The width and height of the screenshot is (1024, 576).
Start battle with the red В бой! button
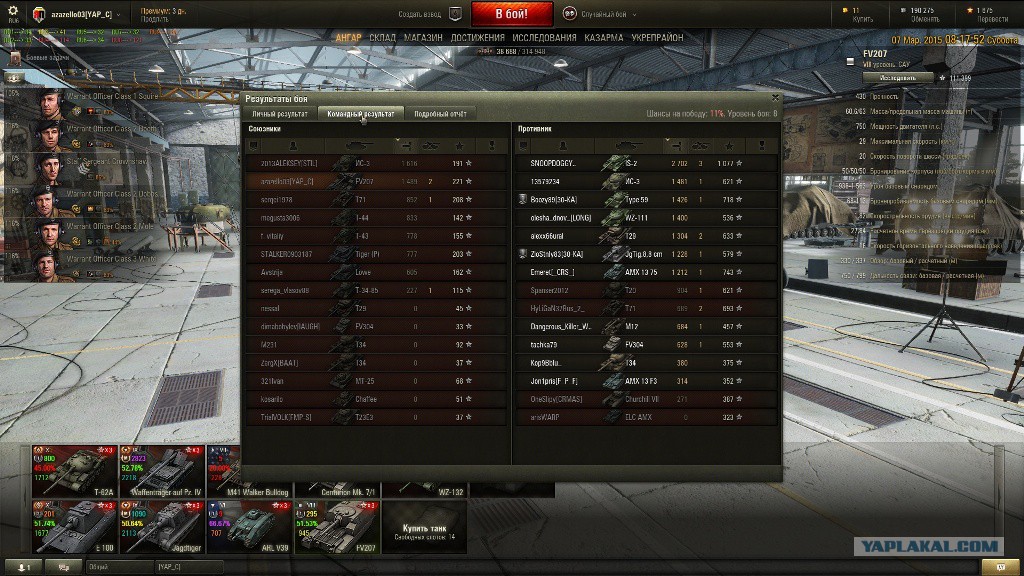(512, 14)
